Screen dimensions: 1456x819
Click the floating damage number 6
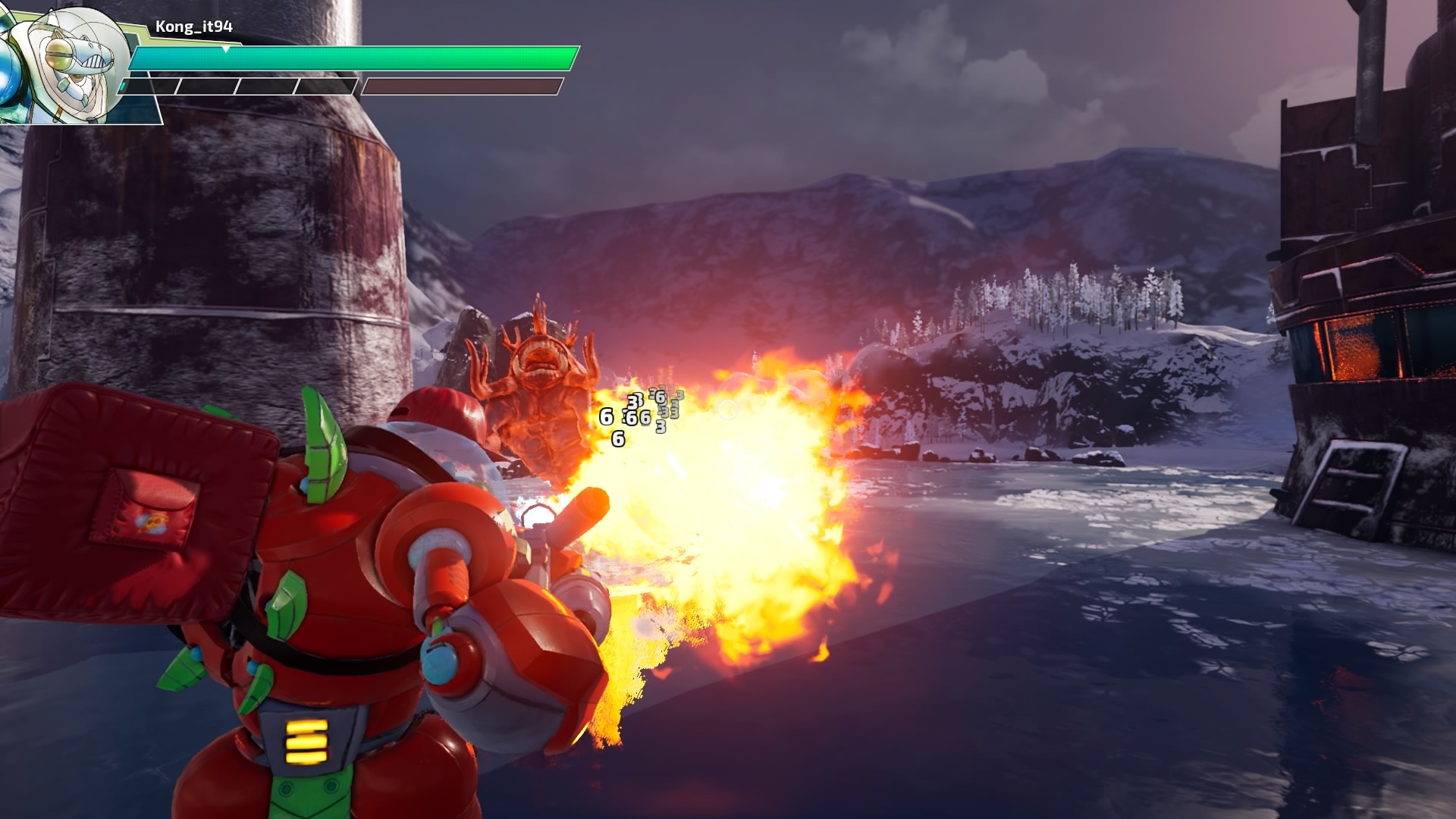[x=605, y=416]
